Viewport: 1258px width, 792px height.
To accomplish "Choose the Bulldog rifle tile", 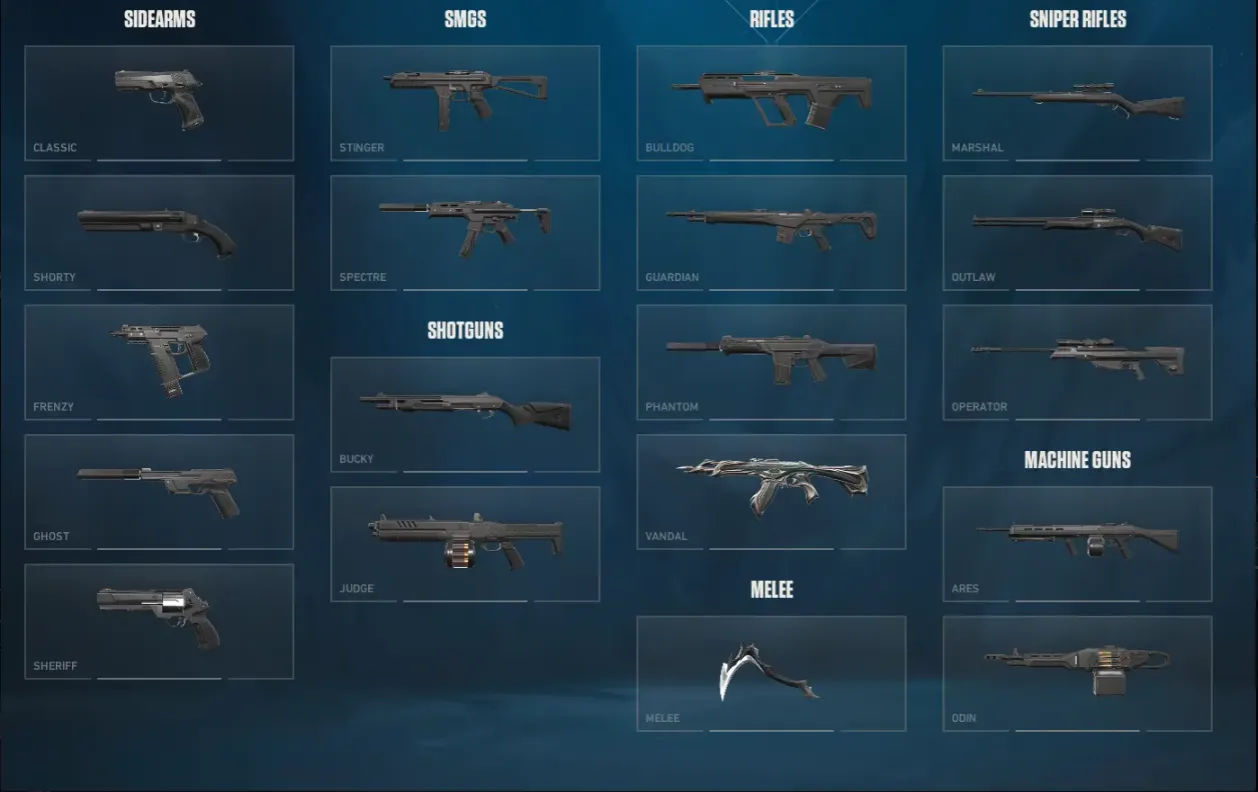I will (x=771, y=103).
